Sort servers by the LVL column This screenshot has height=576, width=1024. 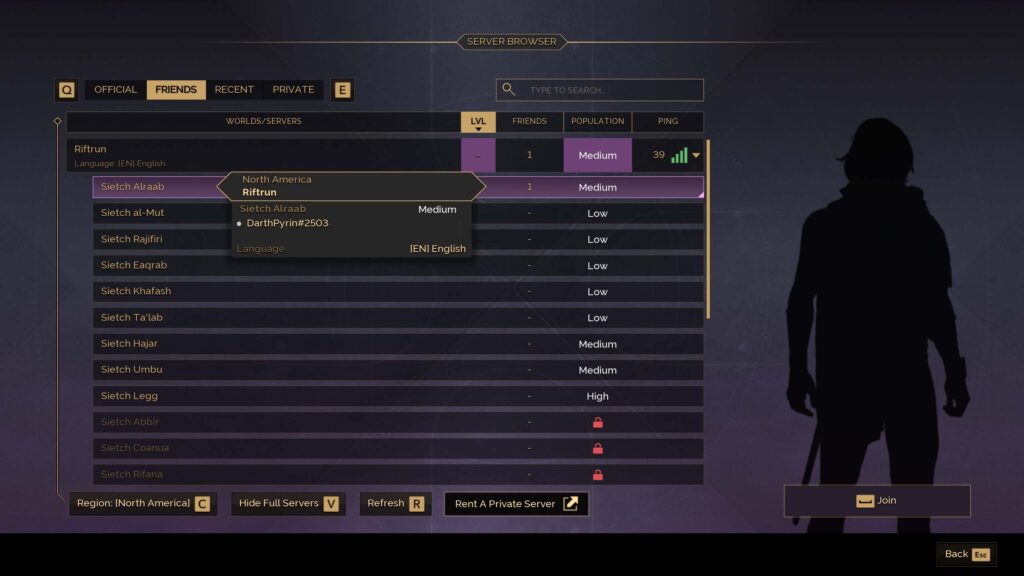pyautogui.click(x=478, y=122)
